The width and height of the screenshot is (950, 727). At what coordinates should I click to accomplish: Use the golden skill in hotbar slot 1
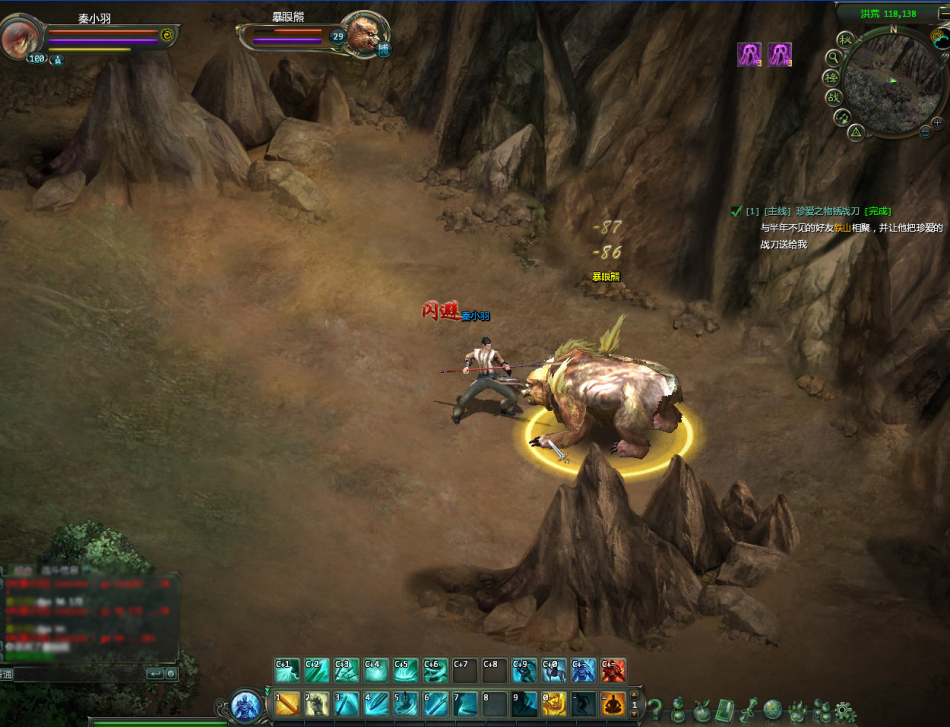pyautogui.click(x=288, y=703)
